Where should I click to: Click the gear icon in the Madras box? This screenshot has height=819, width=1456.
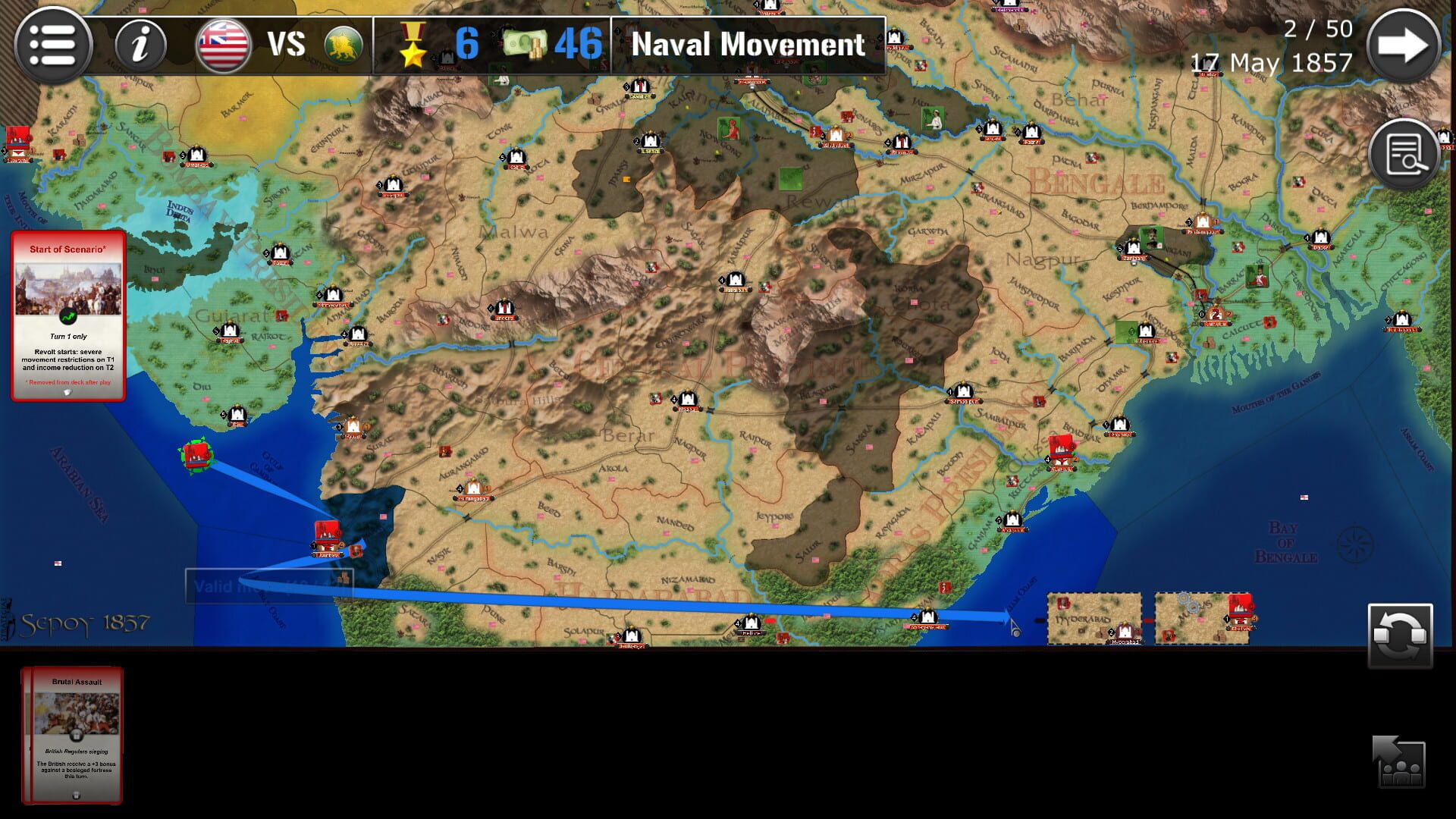point(1181,597)
